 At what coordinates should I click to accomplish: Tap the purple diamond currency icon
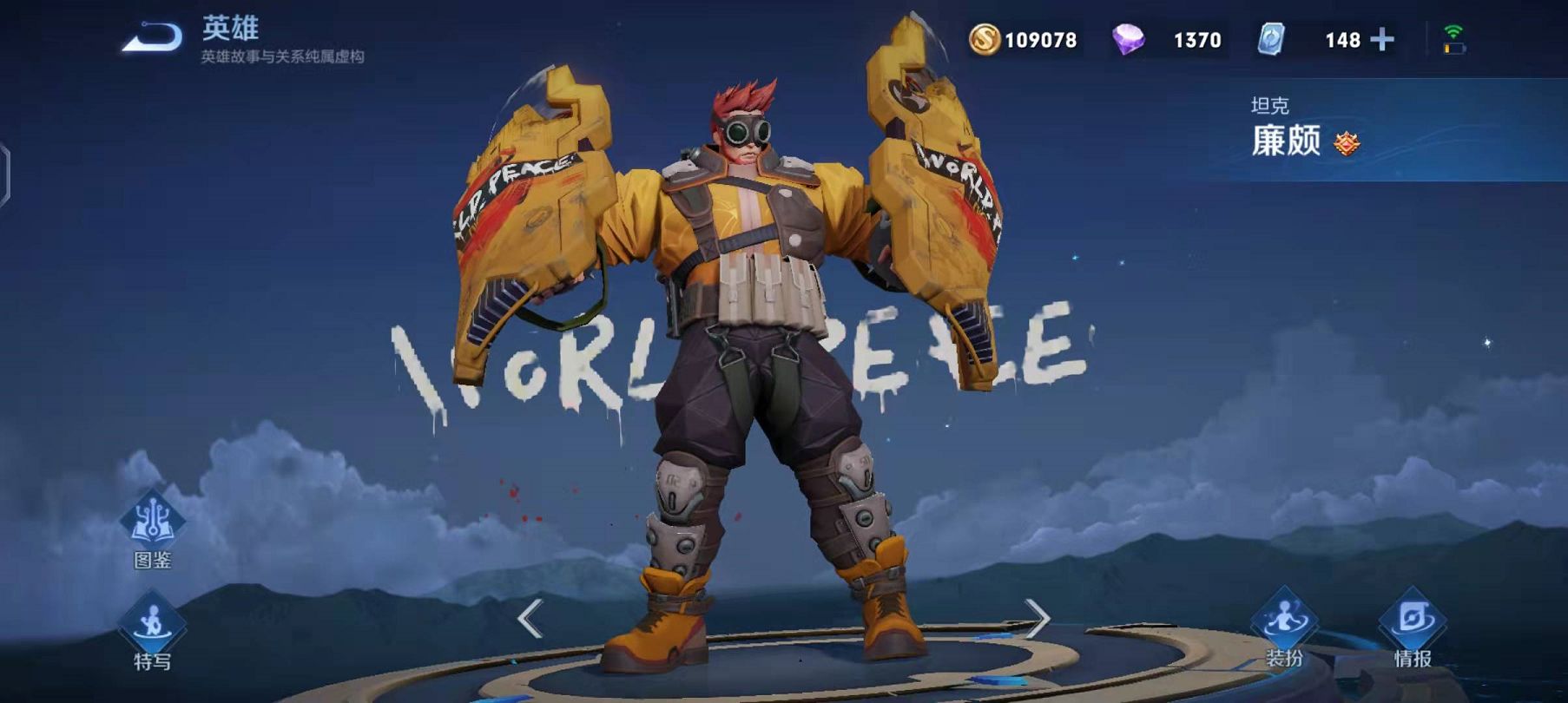[x=1128, y=40]
